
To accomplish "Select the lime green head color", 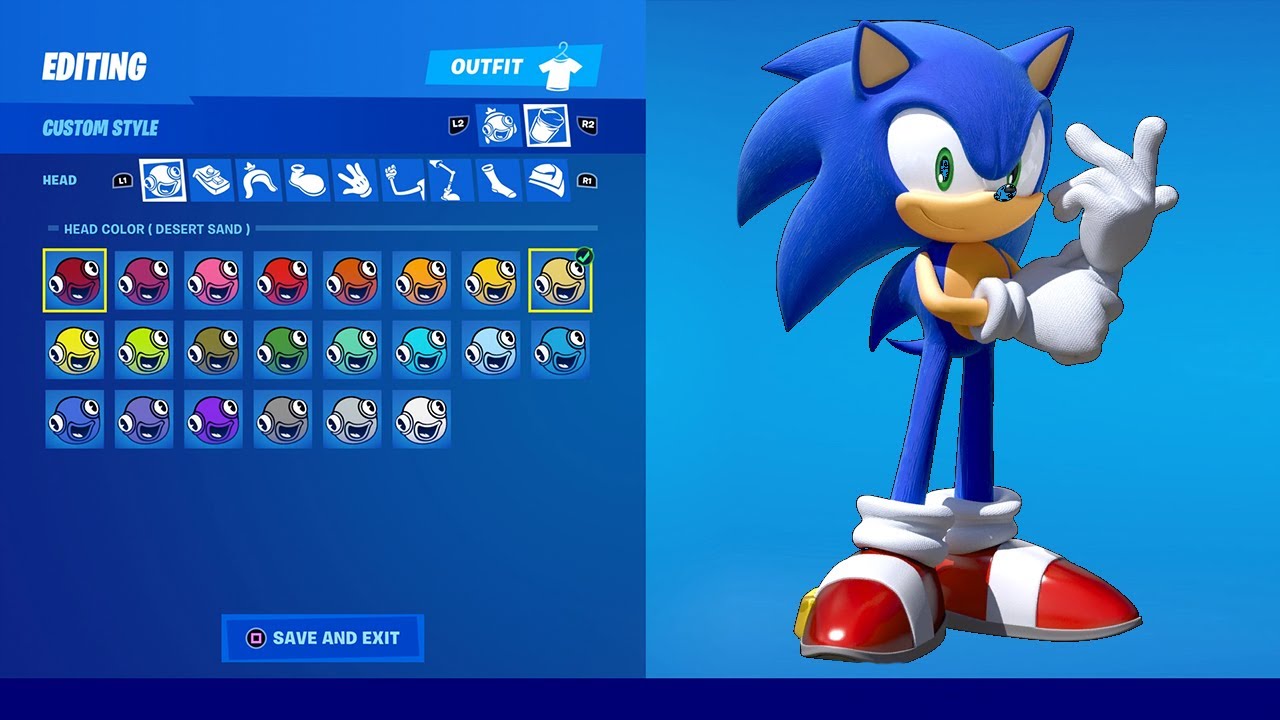I will point(144,349).
